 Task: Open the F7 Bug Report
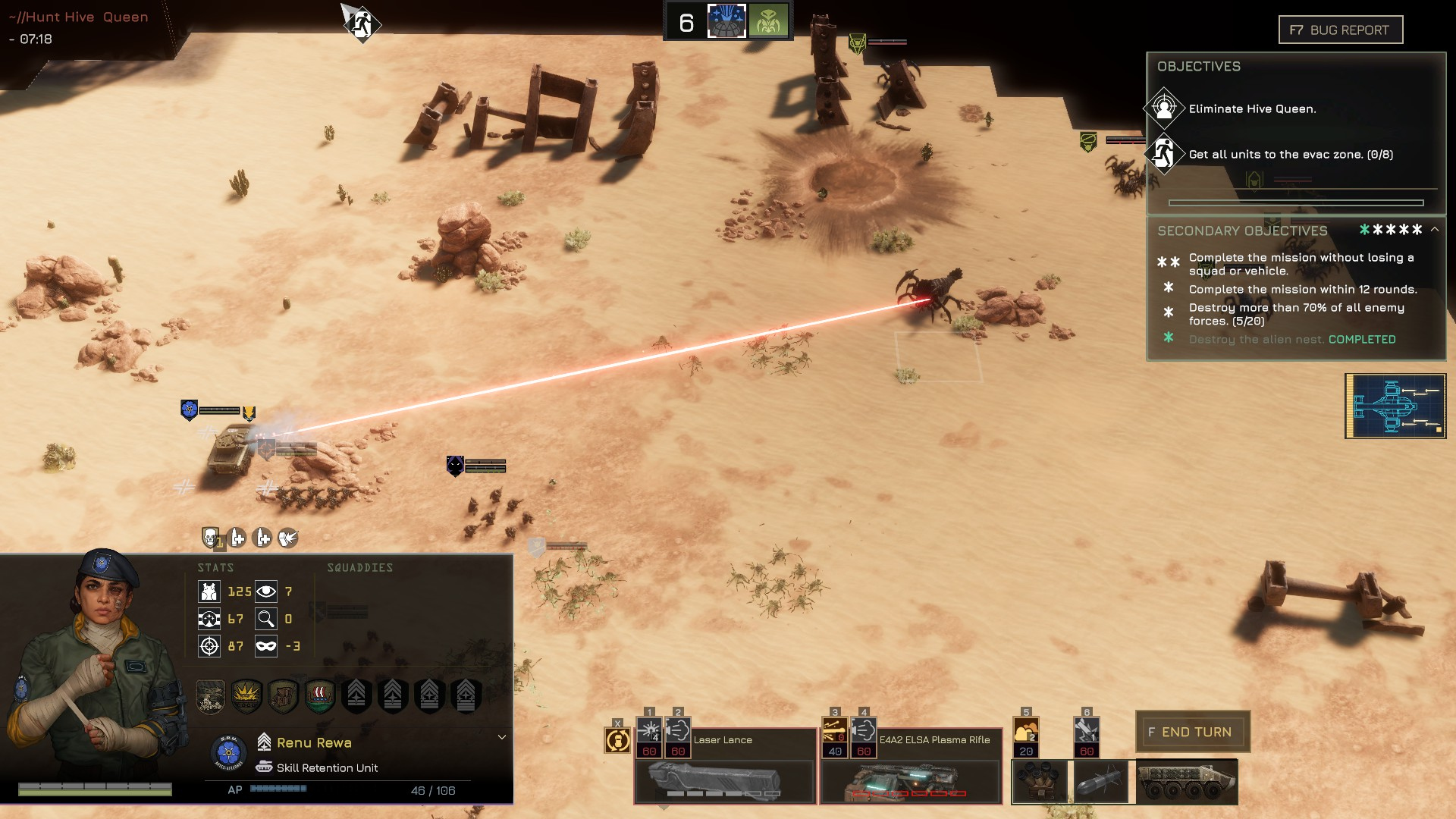click(1340, 30)
